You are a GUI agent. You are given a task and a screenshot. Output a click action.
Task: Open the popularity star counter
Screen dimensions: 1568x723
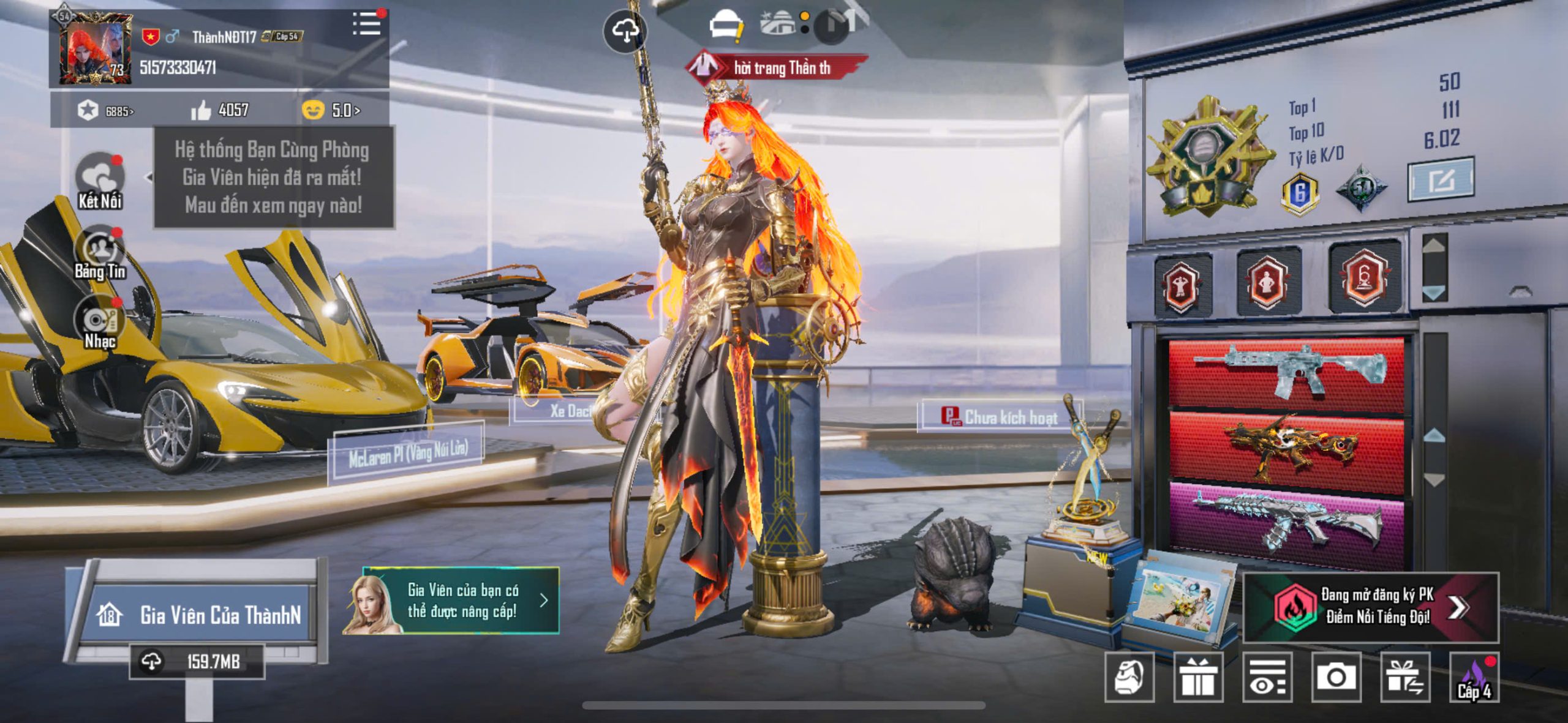click(105, 111)
